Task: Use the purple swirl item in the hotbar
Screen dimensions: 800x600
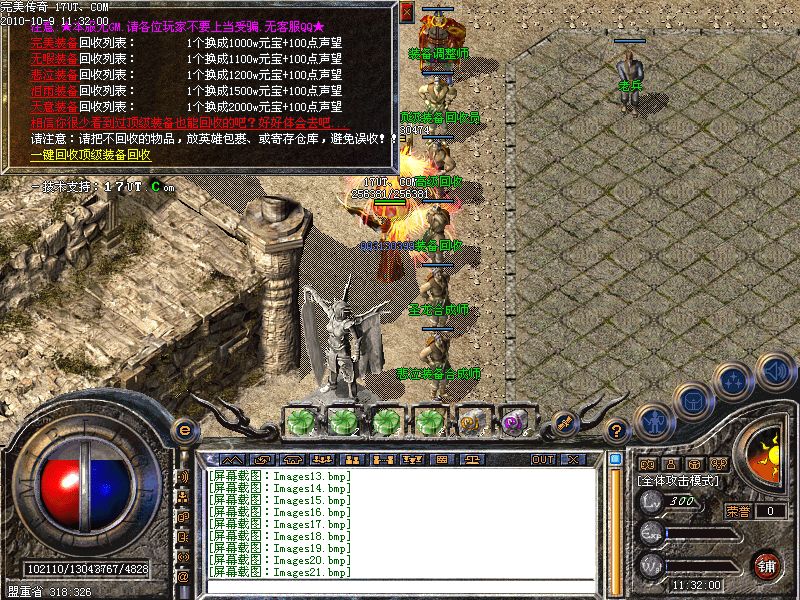Action: (x=515, y=421)
